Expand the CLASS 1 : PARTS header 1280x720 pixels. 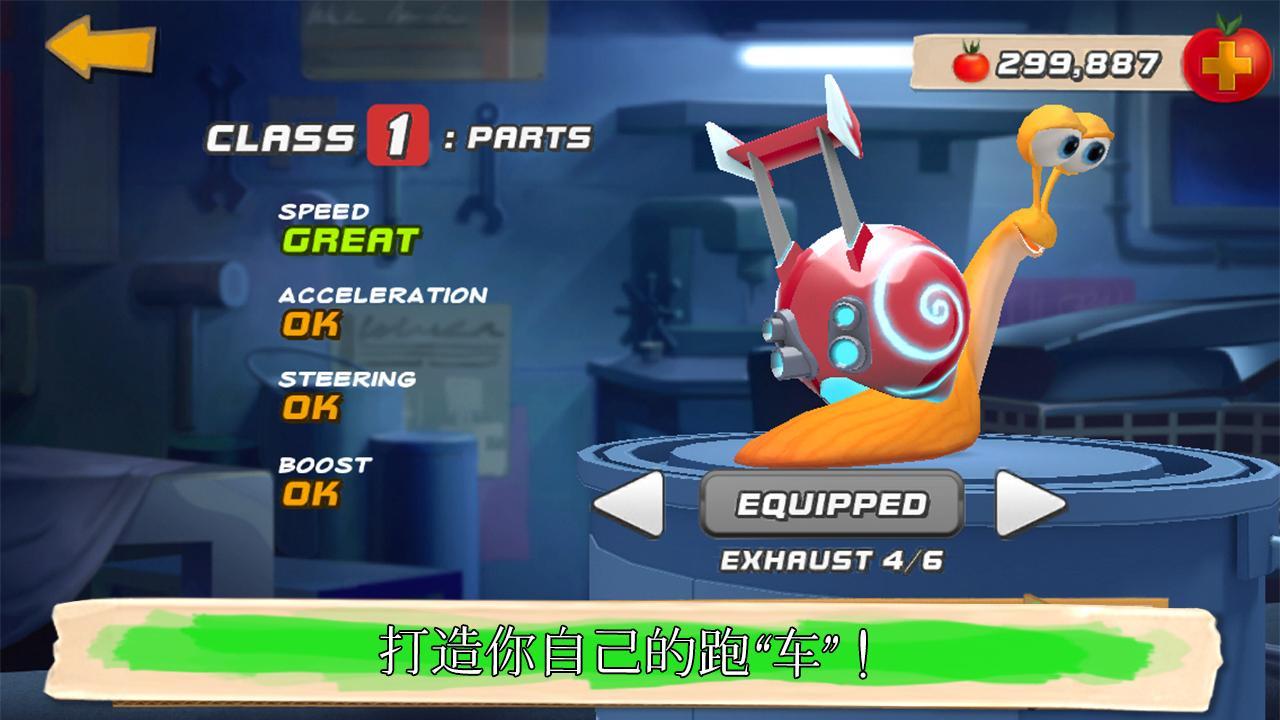tap(395, 138)
